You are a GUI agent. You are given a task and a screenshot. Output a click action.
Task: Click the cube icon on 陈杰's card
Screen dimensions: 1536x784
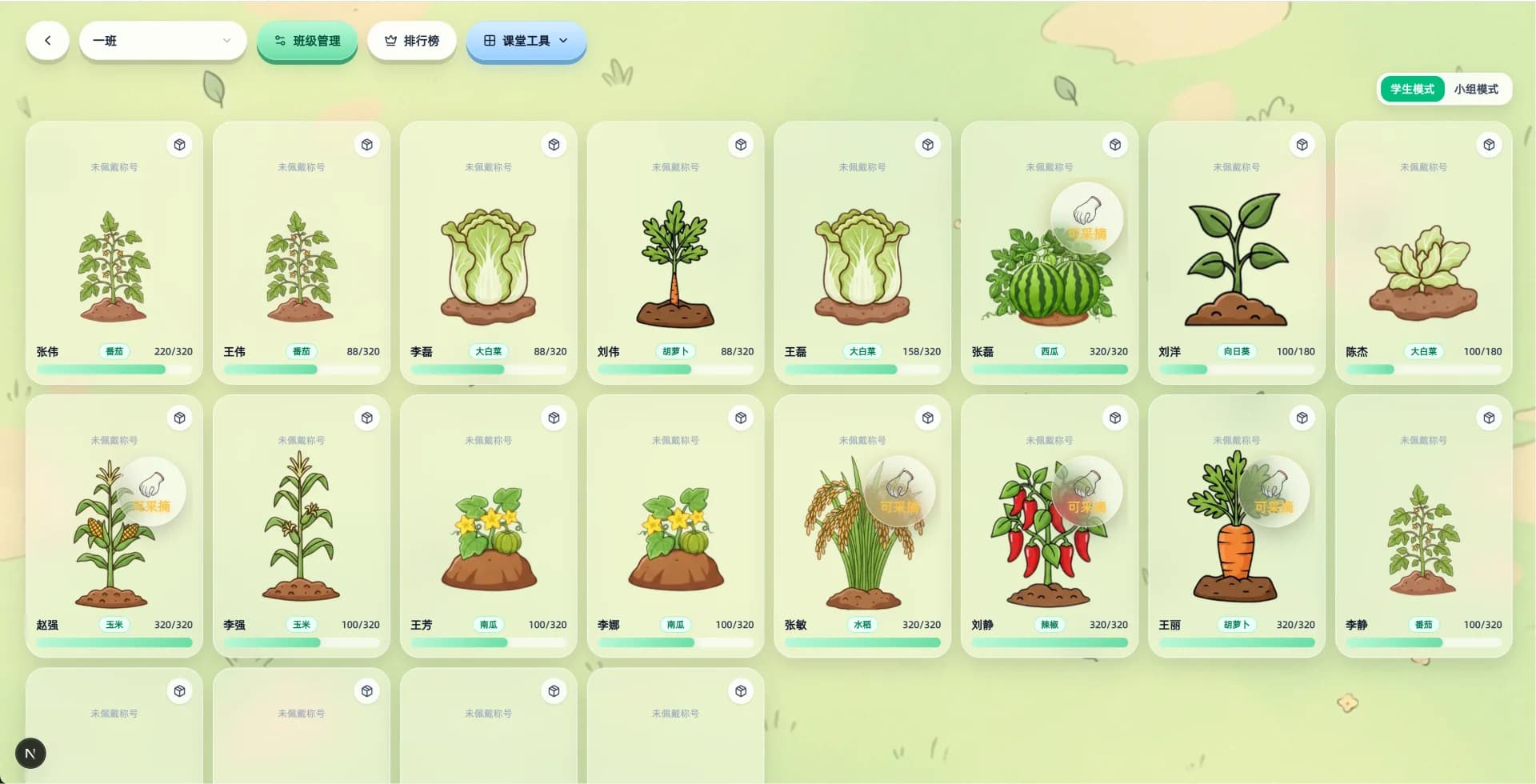1489,145
